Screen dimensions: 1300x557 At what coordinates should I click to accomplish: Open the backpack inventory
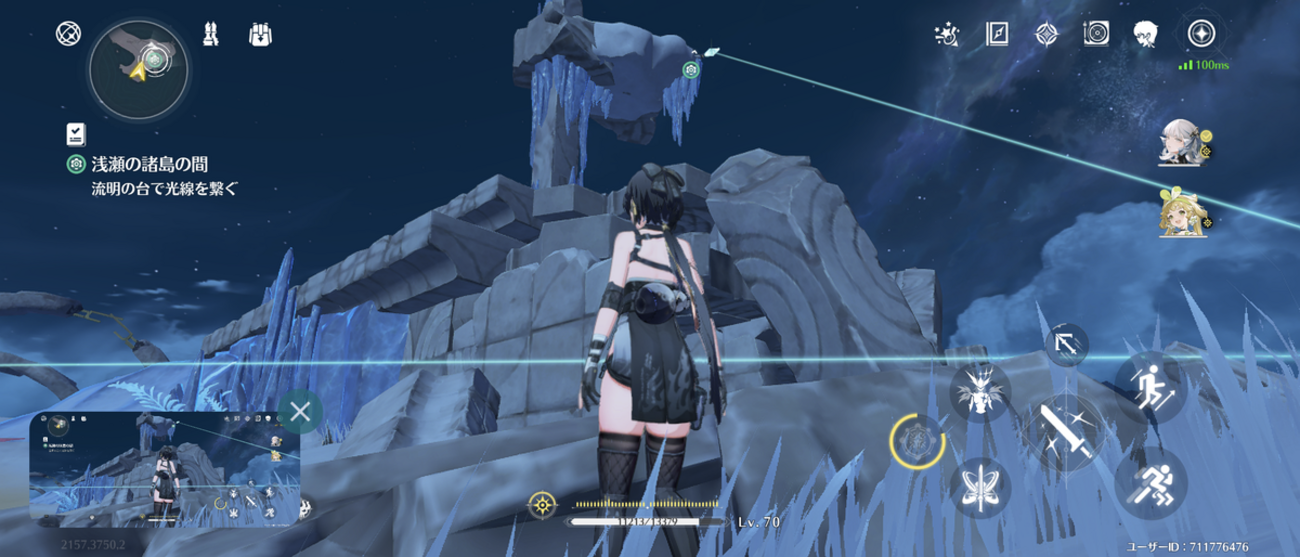click(260, 35)
